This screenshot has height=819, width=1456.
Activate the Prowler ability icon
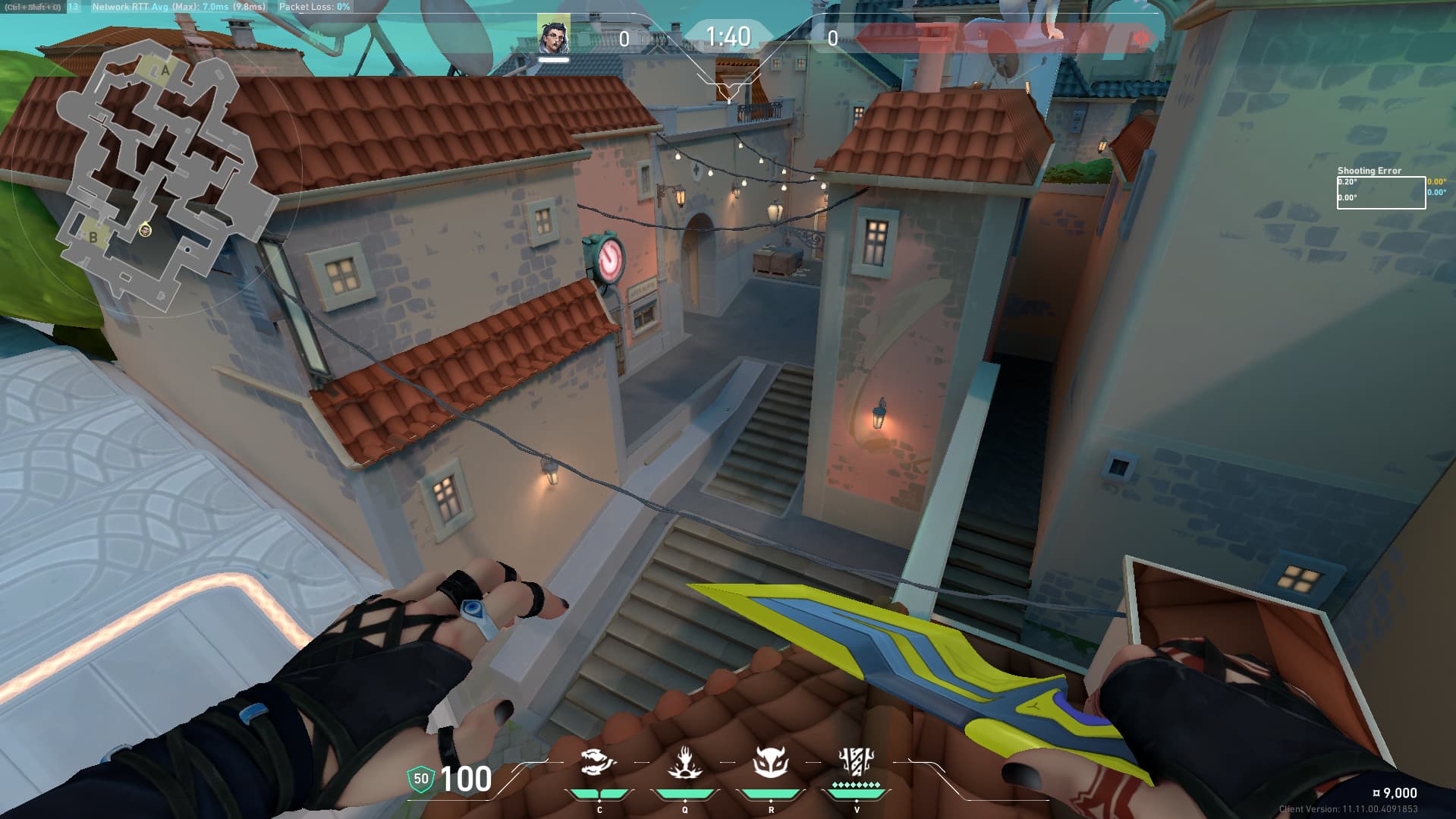pyautogui.click(x=599, y=762)
